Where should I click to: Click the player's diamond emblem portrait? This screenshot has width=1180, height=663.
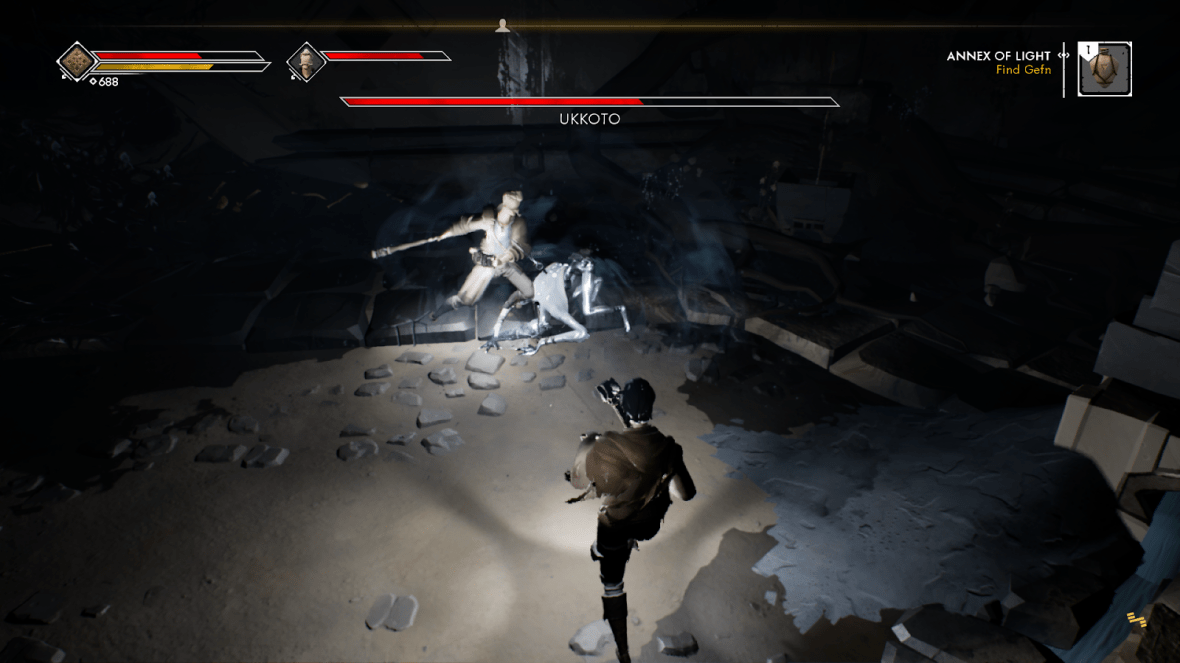coord(76,62)
